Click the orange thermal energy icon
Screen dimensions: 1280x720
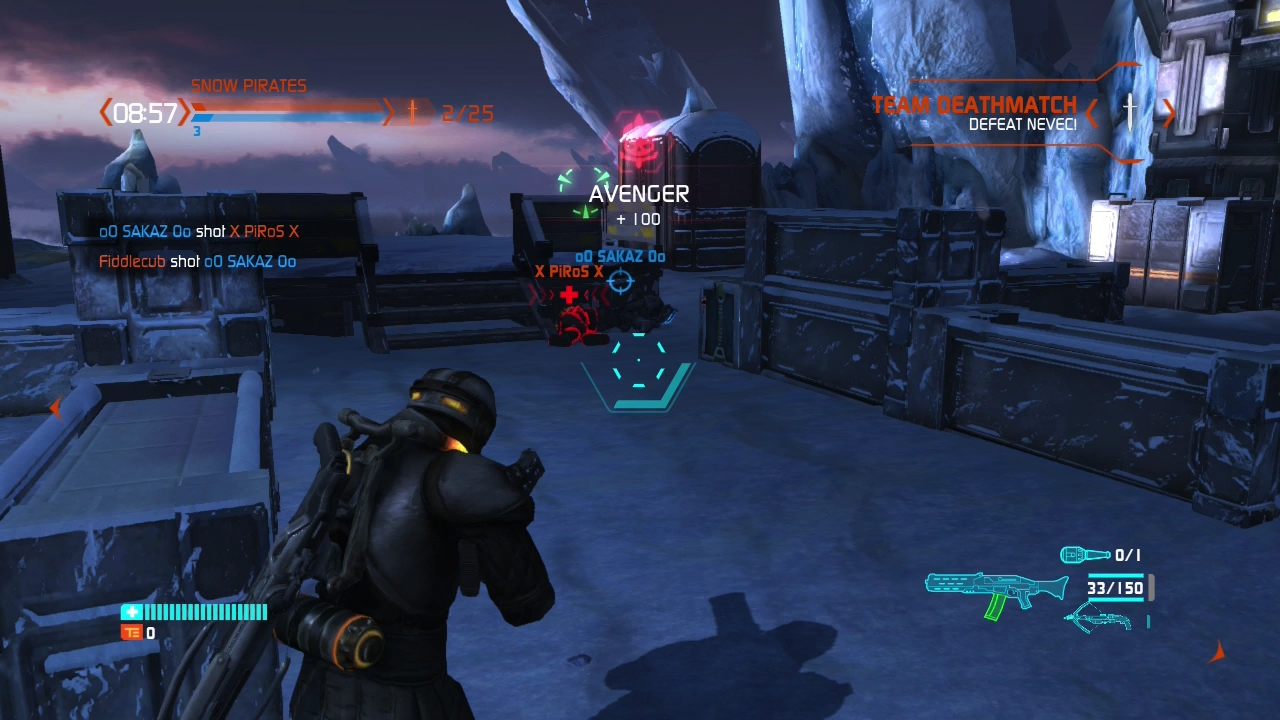coord(131,632)
